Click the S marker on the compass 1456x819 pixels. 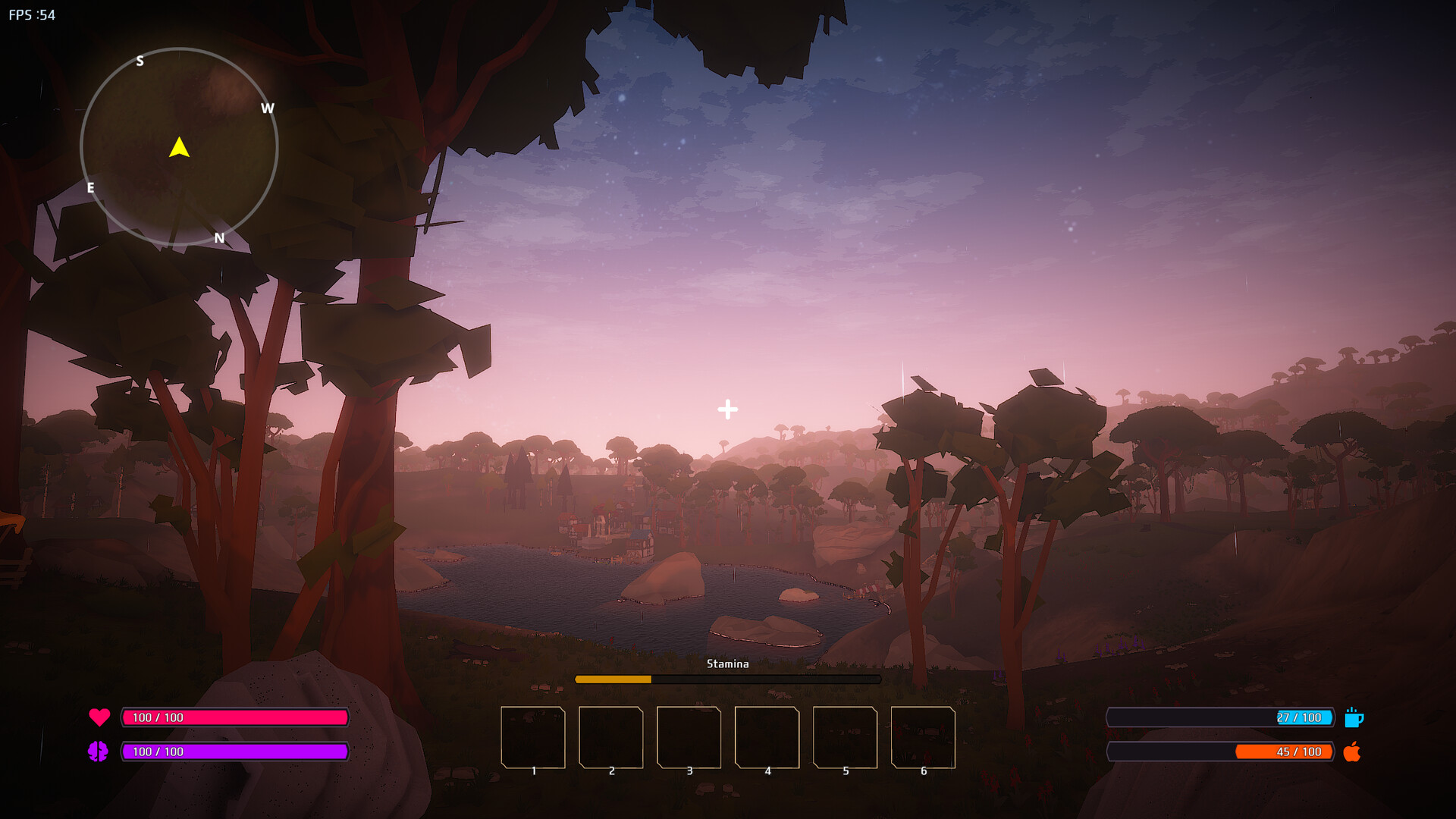click(x=140, y=61)
